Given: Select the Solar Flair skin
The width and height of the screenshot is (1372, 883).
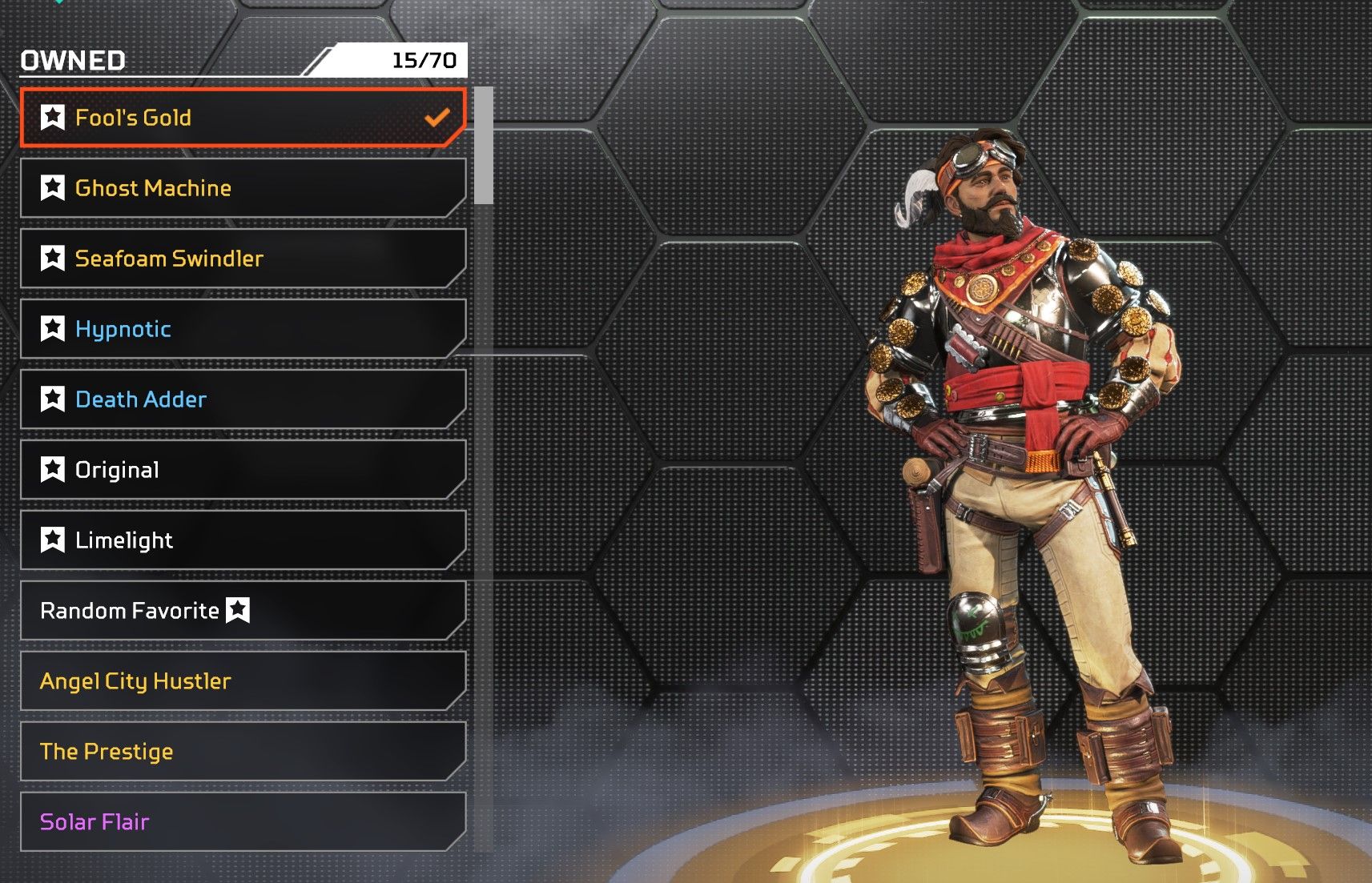Looking at the screenshot, I should [240, 822].
